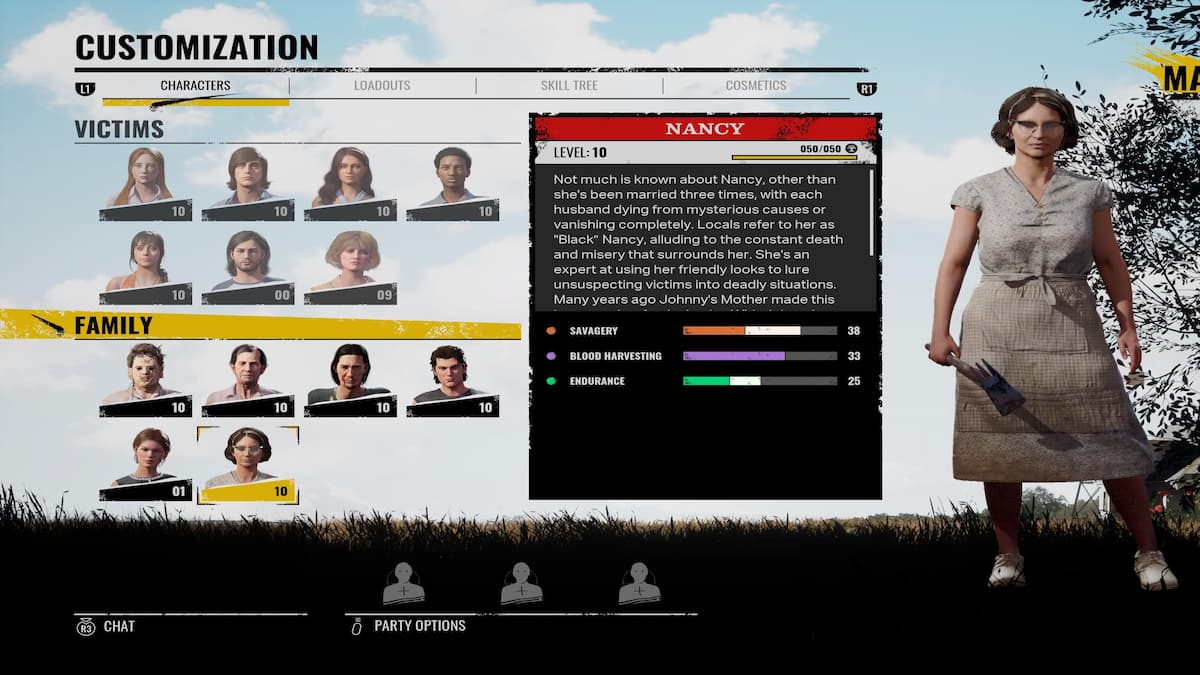The image size is (1200, 675).
Task: Switch to the Loadouts tab
Action: click(382, 86)
